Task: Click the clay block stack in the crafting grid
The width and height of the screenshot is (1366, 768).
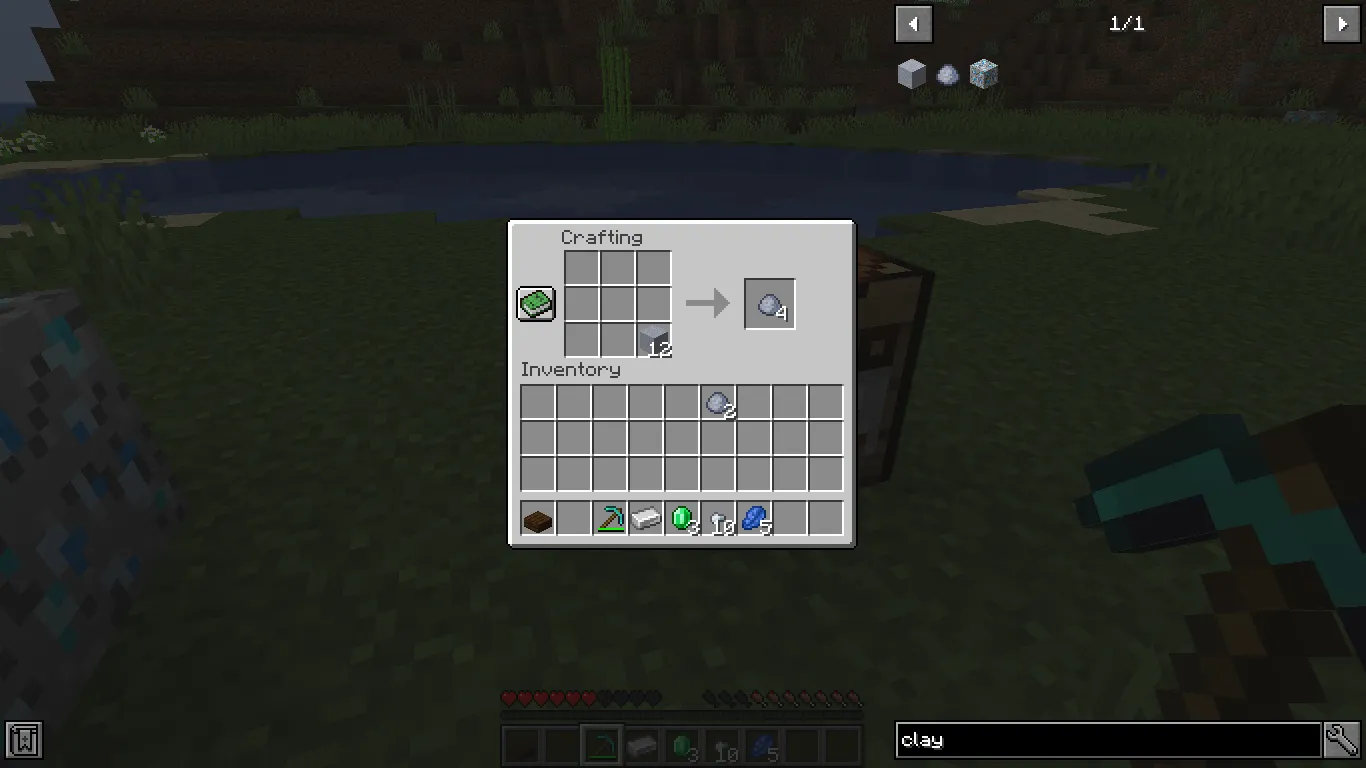Action: pyautogui.click(x=653, y=339)
